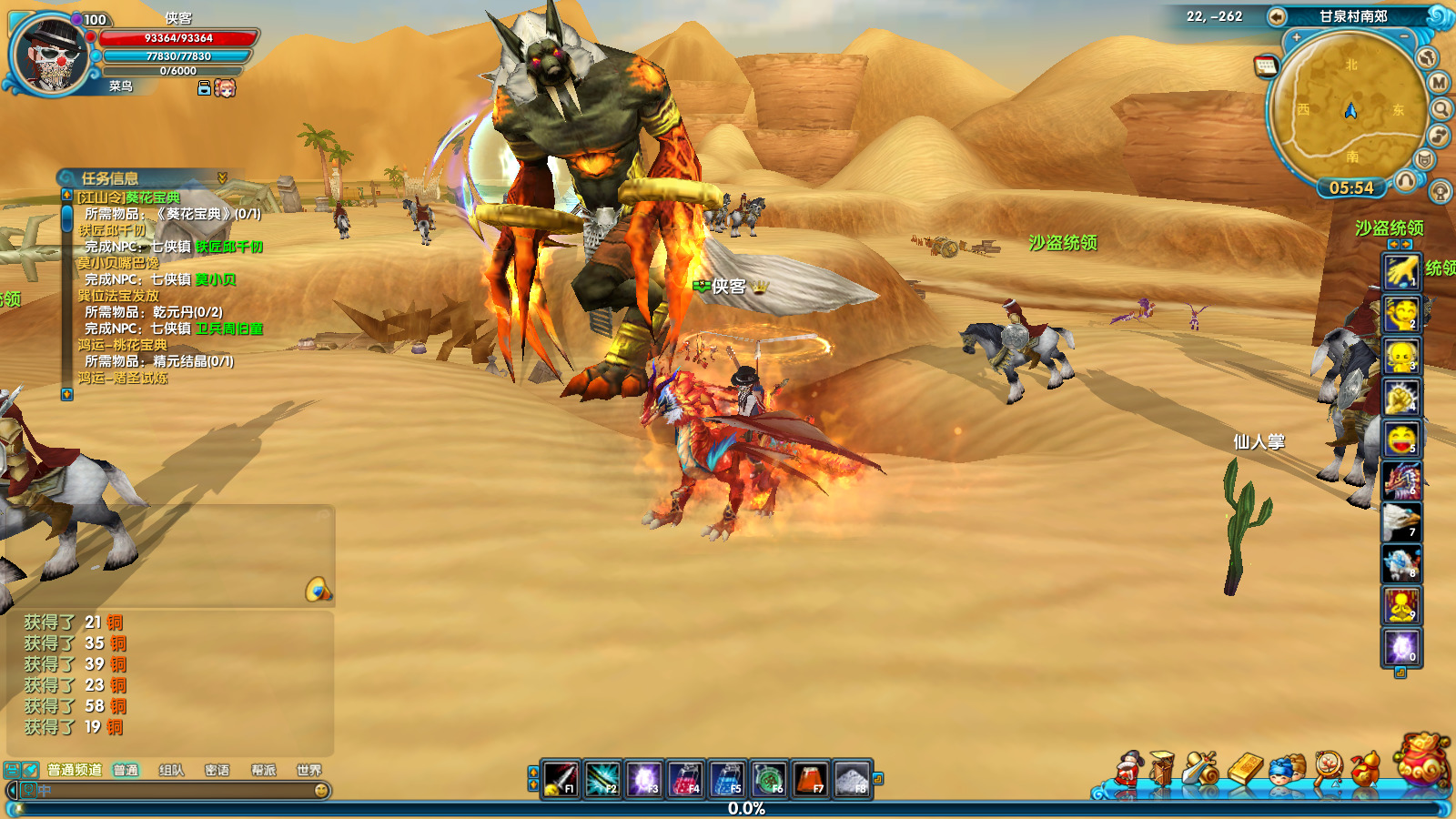Choose the 密语 (whisper) chat tab
This screenshot has width=1456, height=819.
pos(217,770)
